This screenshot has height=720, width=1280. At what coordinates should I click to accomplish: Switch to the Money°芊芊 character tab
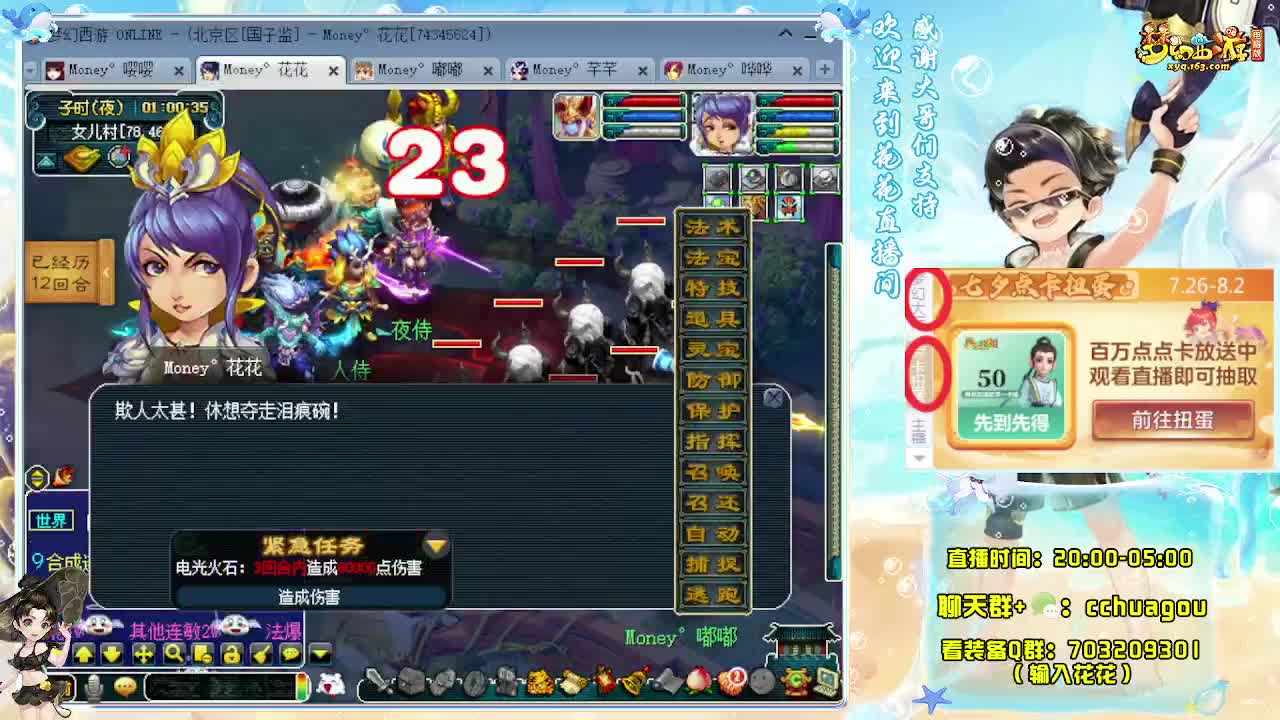point(575,70)
